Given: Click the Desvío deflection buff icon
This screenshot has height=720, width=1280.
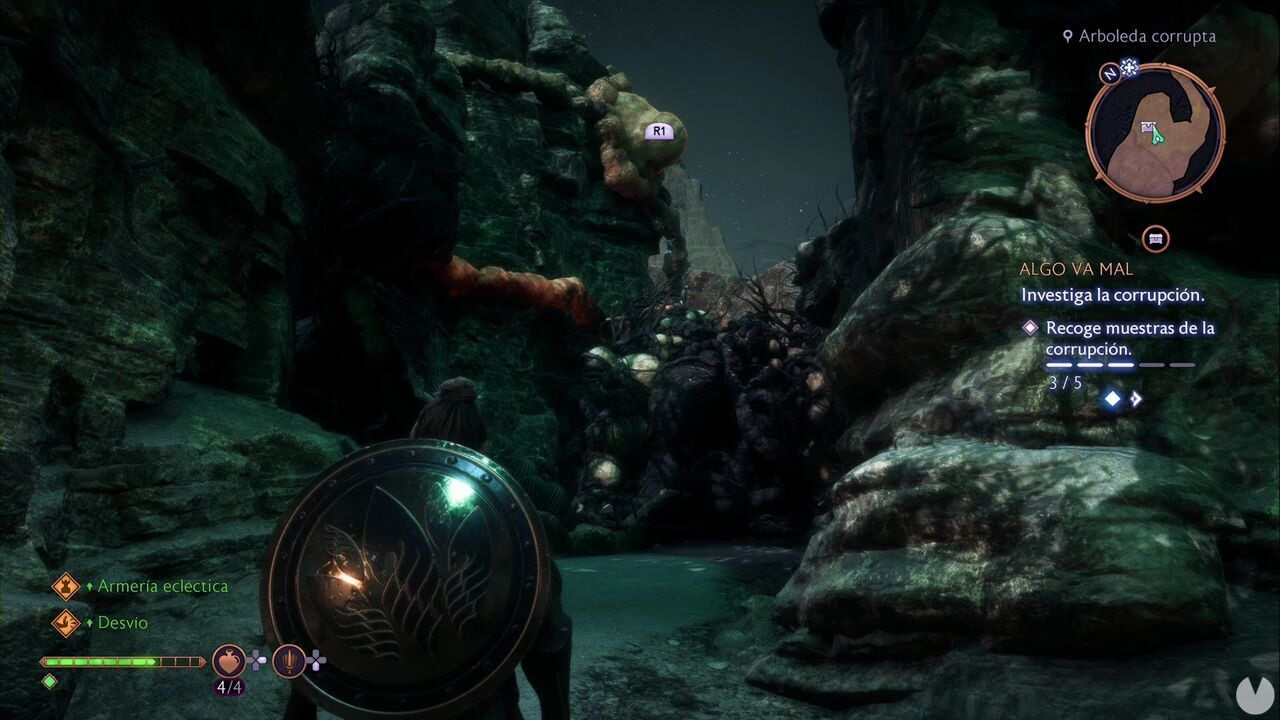Looking at the screenshot, I should pos(65,622).
